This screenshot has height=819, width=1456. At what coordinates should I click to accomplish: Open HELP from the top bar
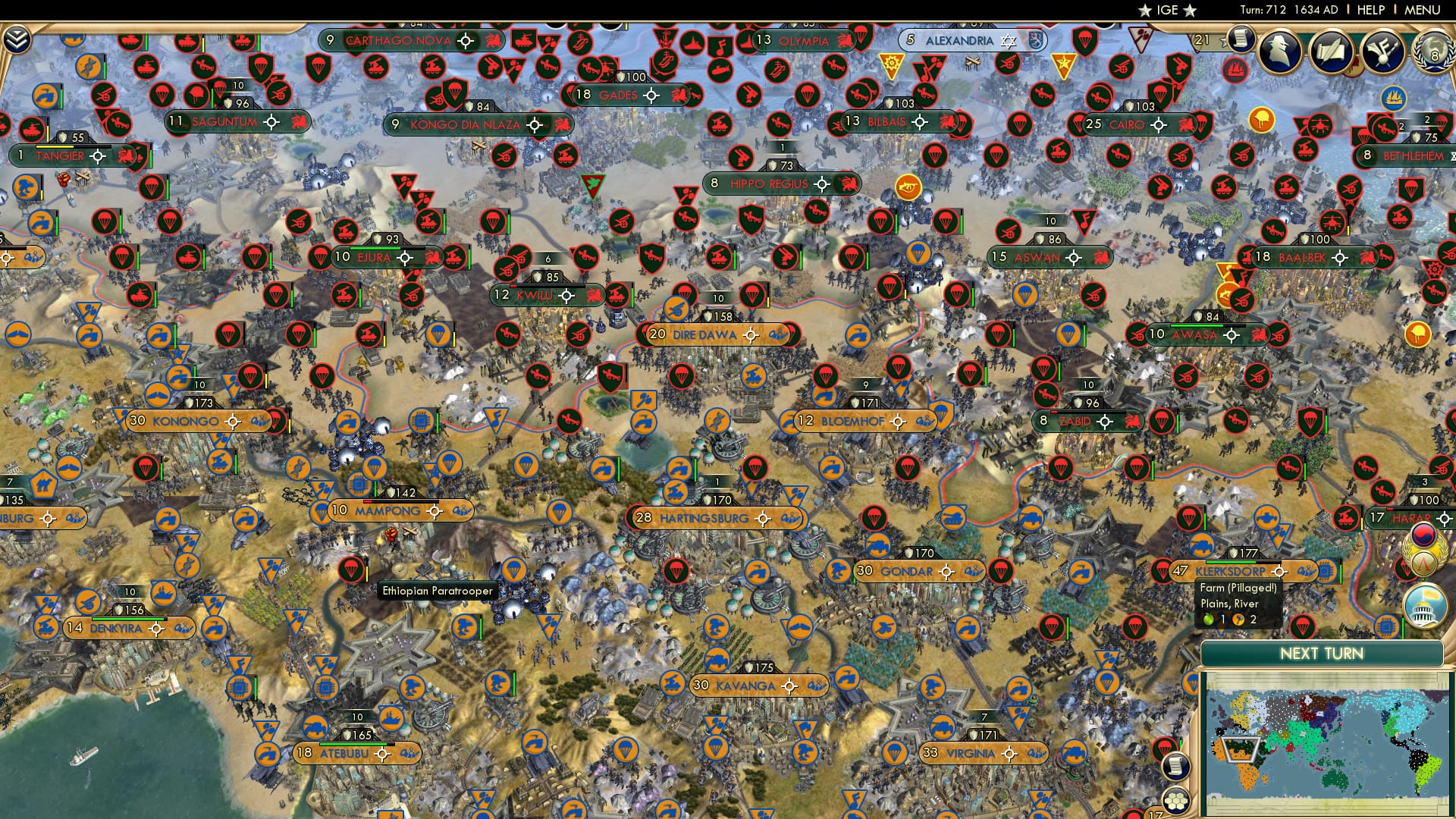tap(1370, 9)
